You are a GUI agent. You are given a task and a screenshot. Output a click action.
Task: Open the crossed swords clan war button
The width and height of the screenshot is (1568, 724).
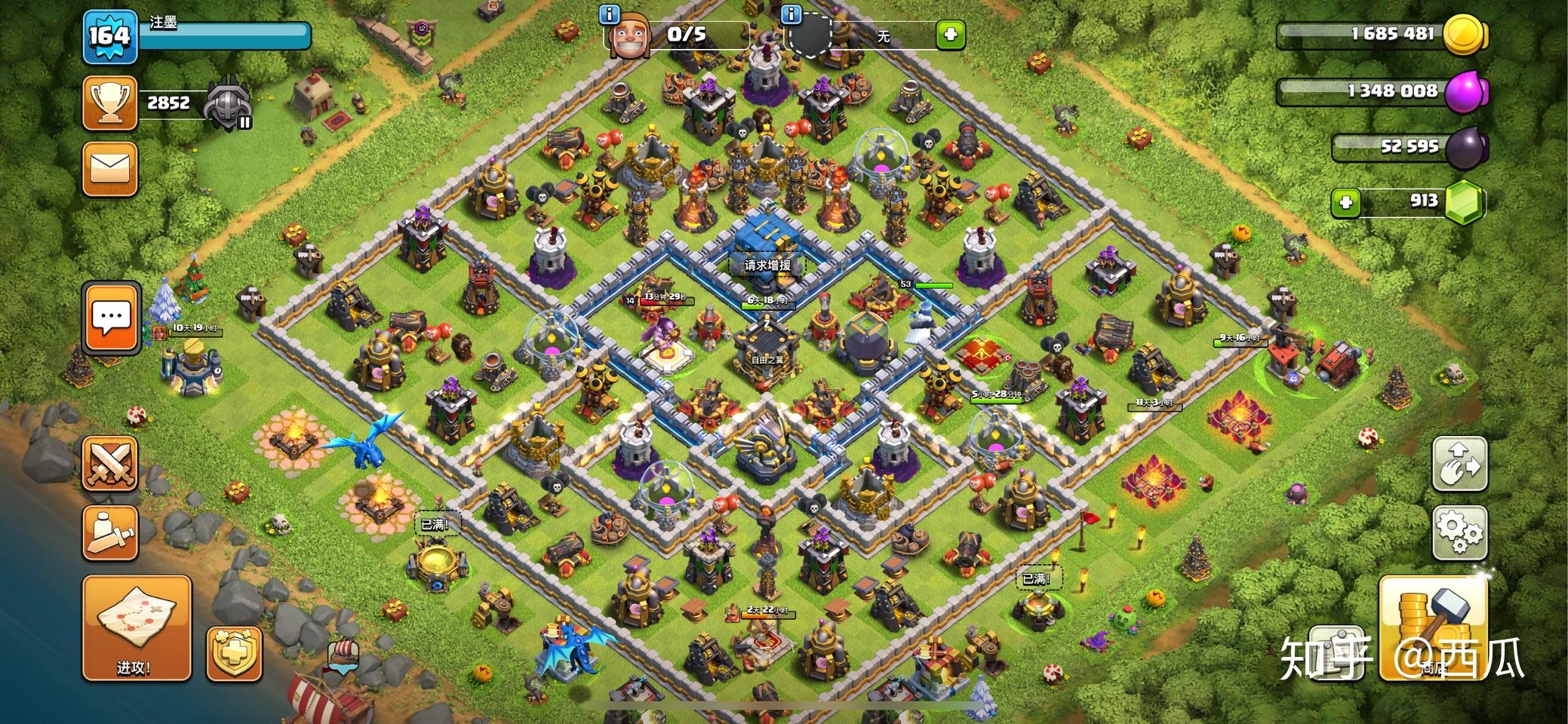109,462
